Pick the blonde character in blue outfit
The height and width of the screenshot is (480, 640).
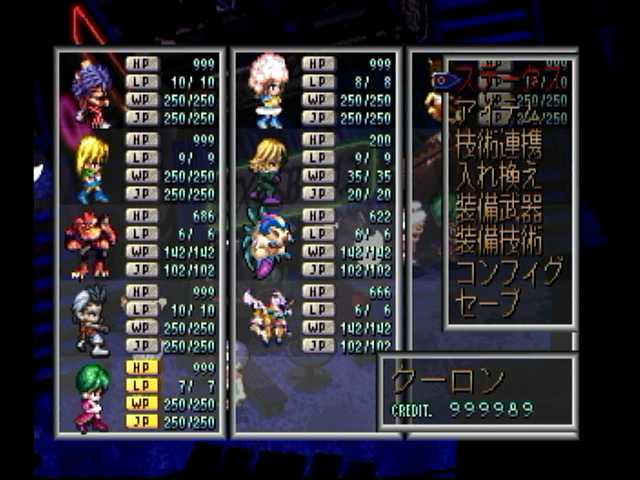pyautogui.click(x=92, y=167)
